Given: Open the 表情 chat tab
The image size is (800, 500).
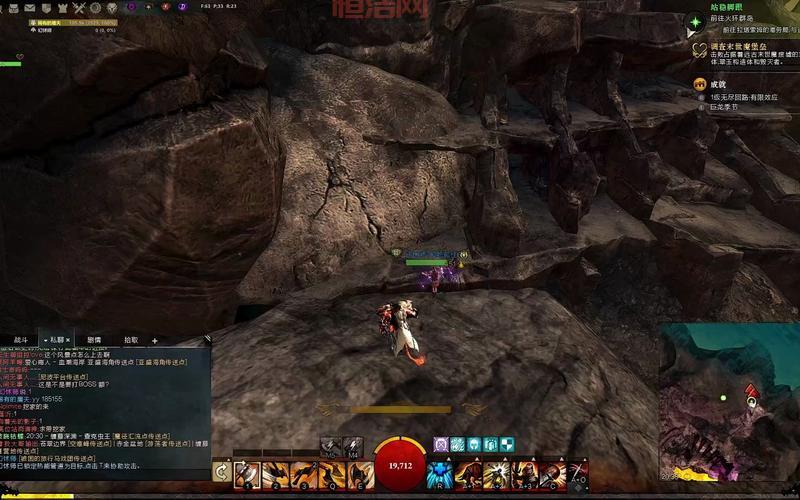Looking at the screenshot, I should click(x=94, y=340).
